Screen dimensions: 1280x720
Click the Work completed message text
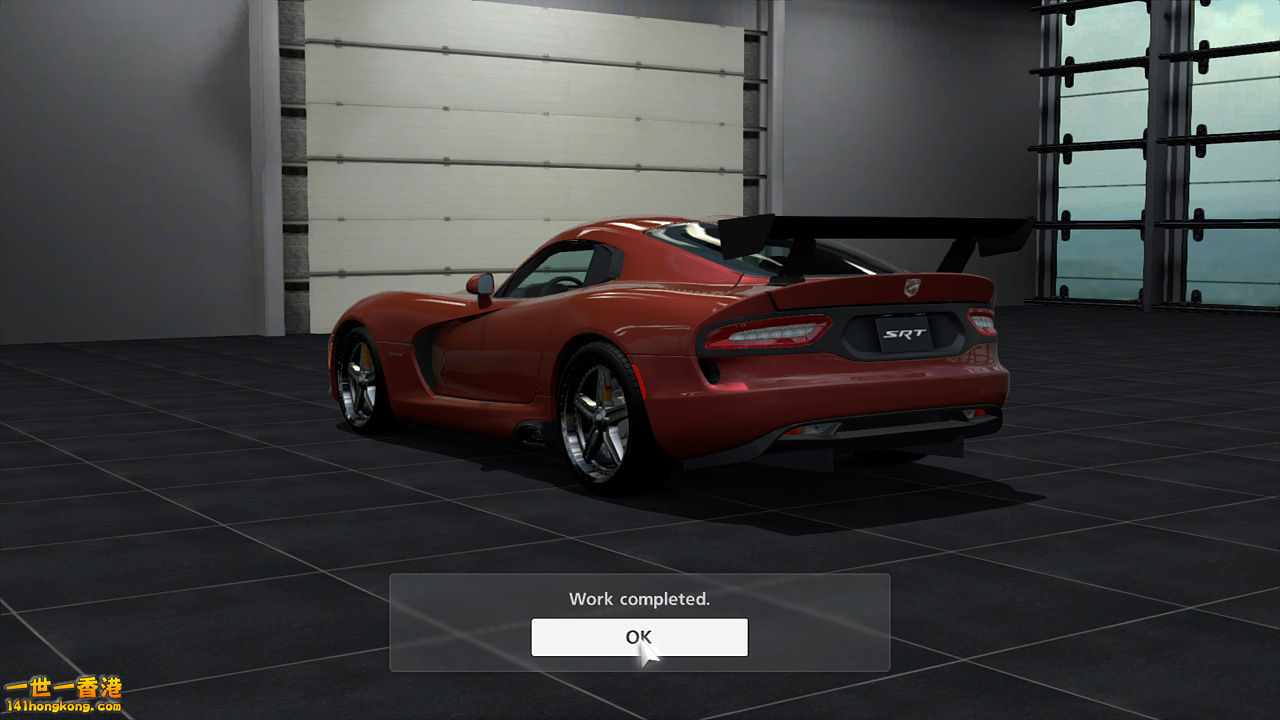[x=639, y=598]
